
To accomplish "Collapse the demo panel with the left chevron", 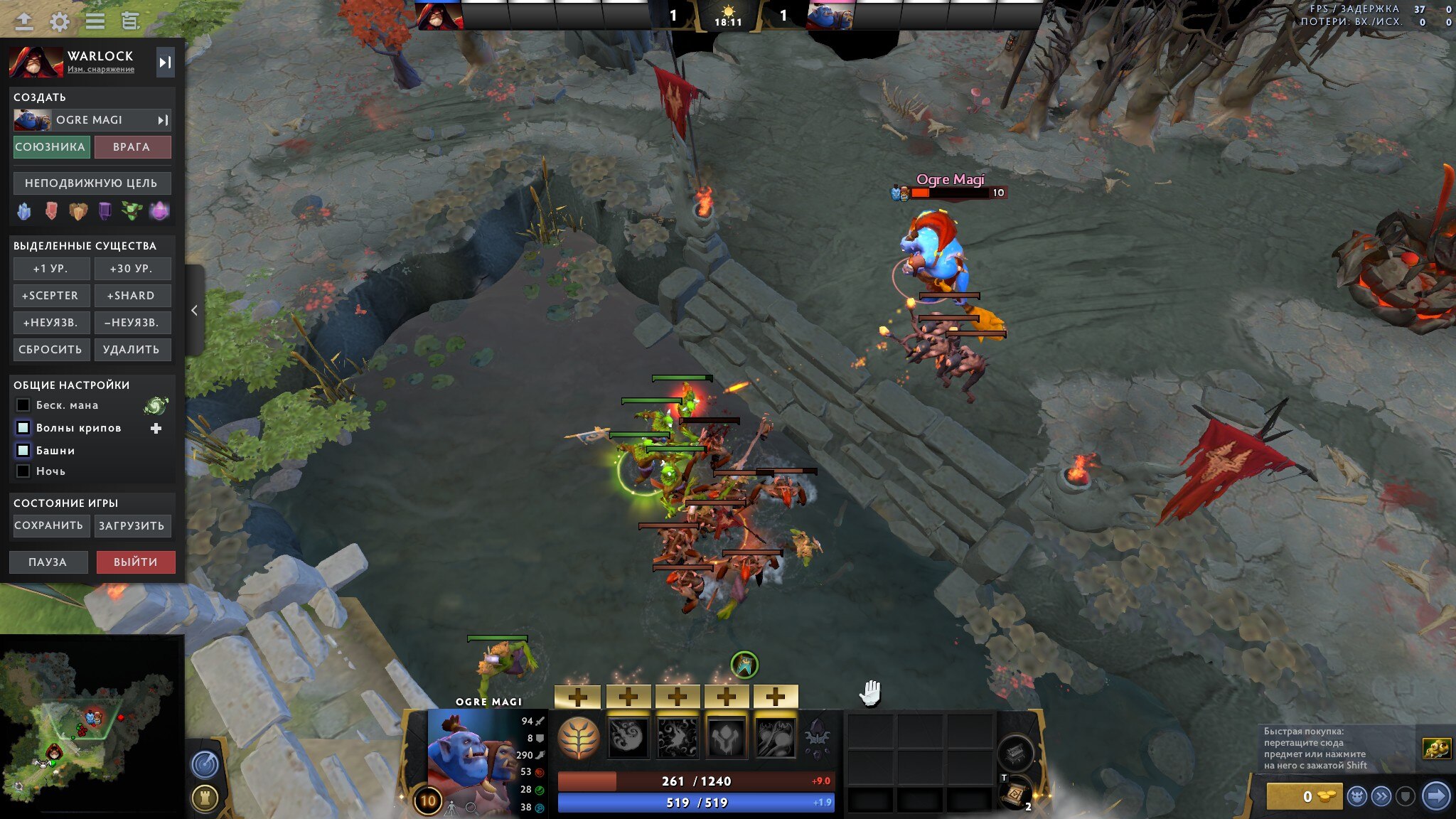I will [193, 310].
